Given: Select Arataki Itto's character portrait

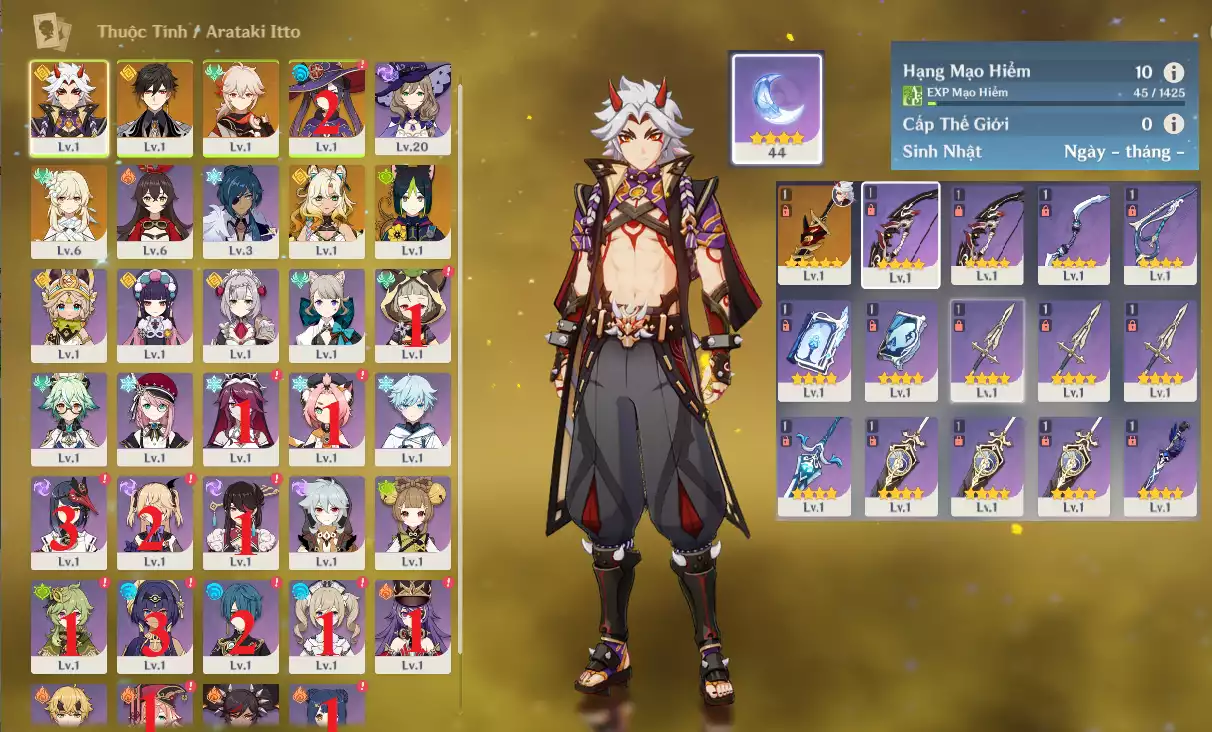Looking at the screenshot, I should [x=69, y=100].
